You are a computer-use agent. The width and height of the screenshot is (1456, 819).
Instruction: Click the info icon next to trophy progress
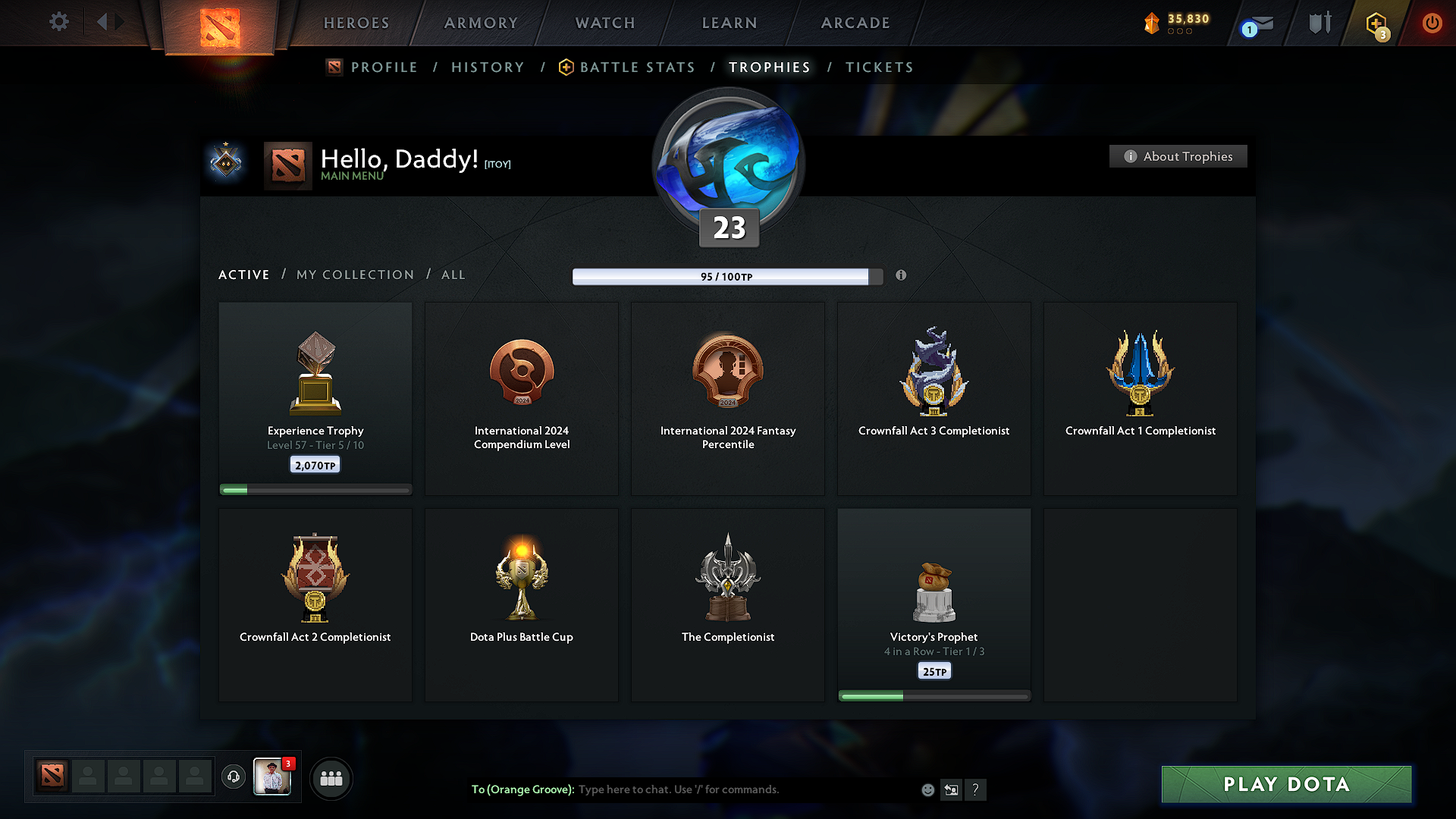tap(902, 276)
